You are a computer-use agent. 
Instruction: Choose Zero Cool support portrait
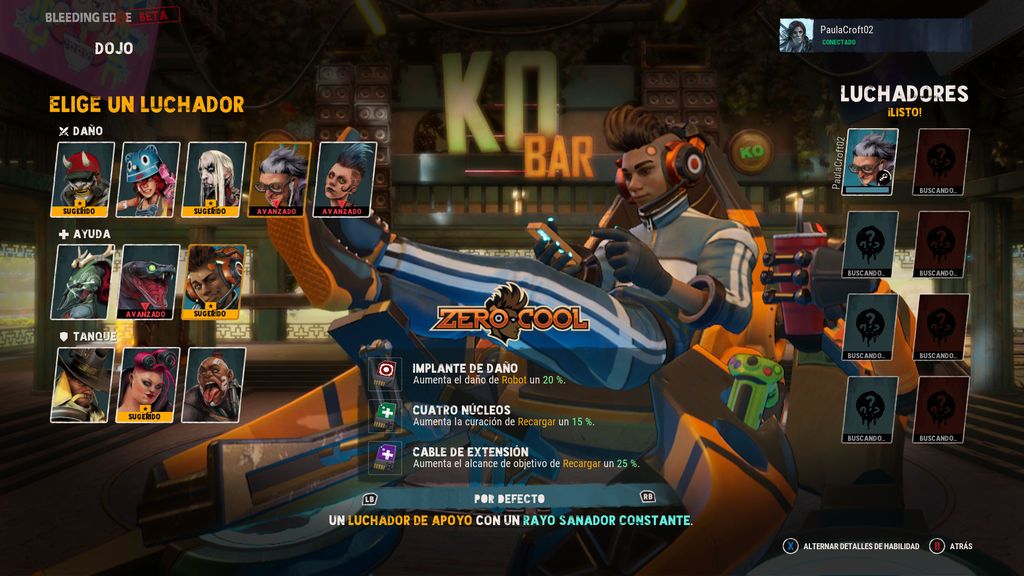[214, 281]
